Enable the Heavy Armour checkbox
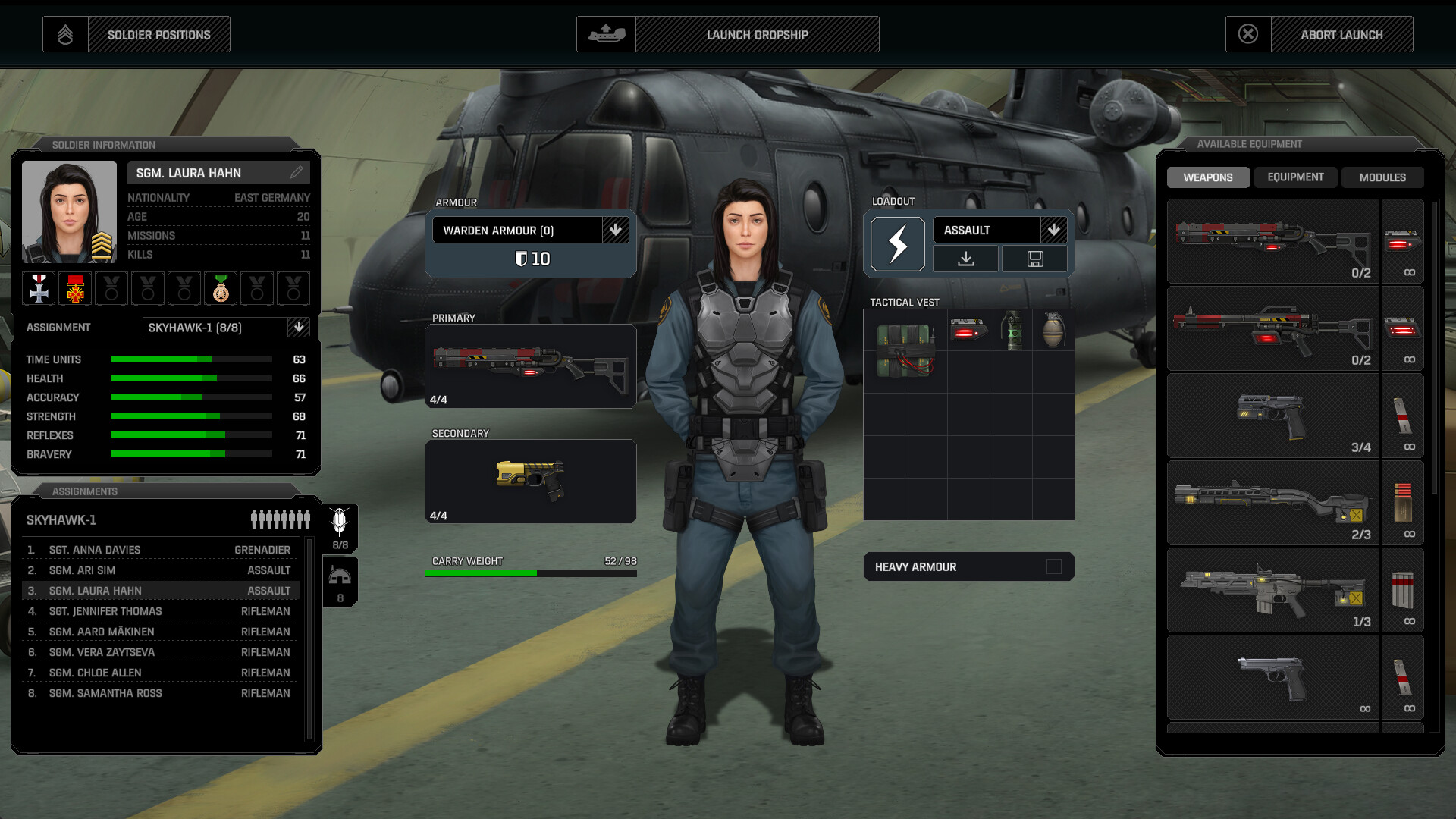Image resolution: width=1456 pixels, height=819 pixels. (1055, 566)
